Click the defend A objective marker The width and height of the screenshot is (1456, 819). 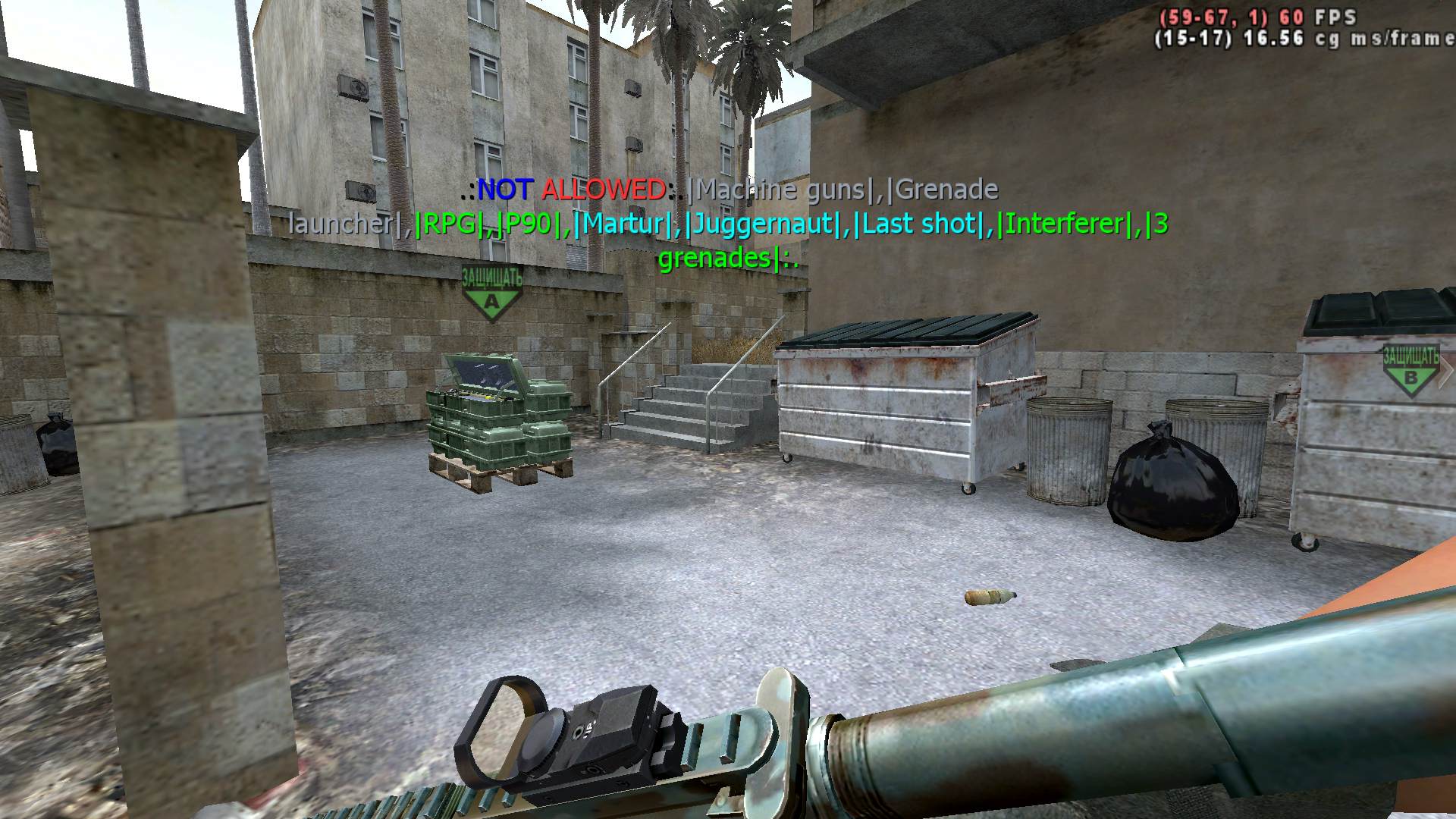(x=492, y=293)
